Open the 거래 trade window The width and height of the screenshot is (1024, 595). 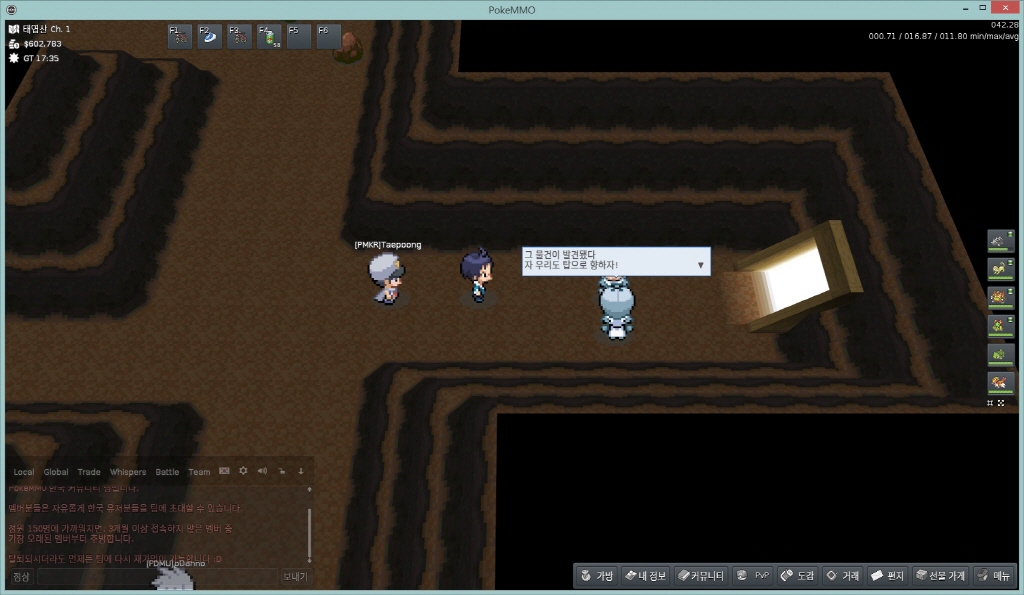point(843,576)
